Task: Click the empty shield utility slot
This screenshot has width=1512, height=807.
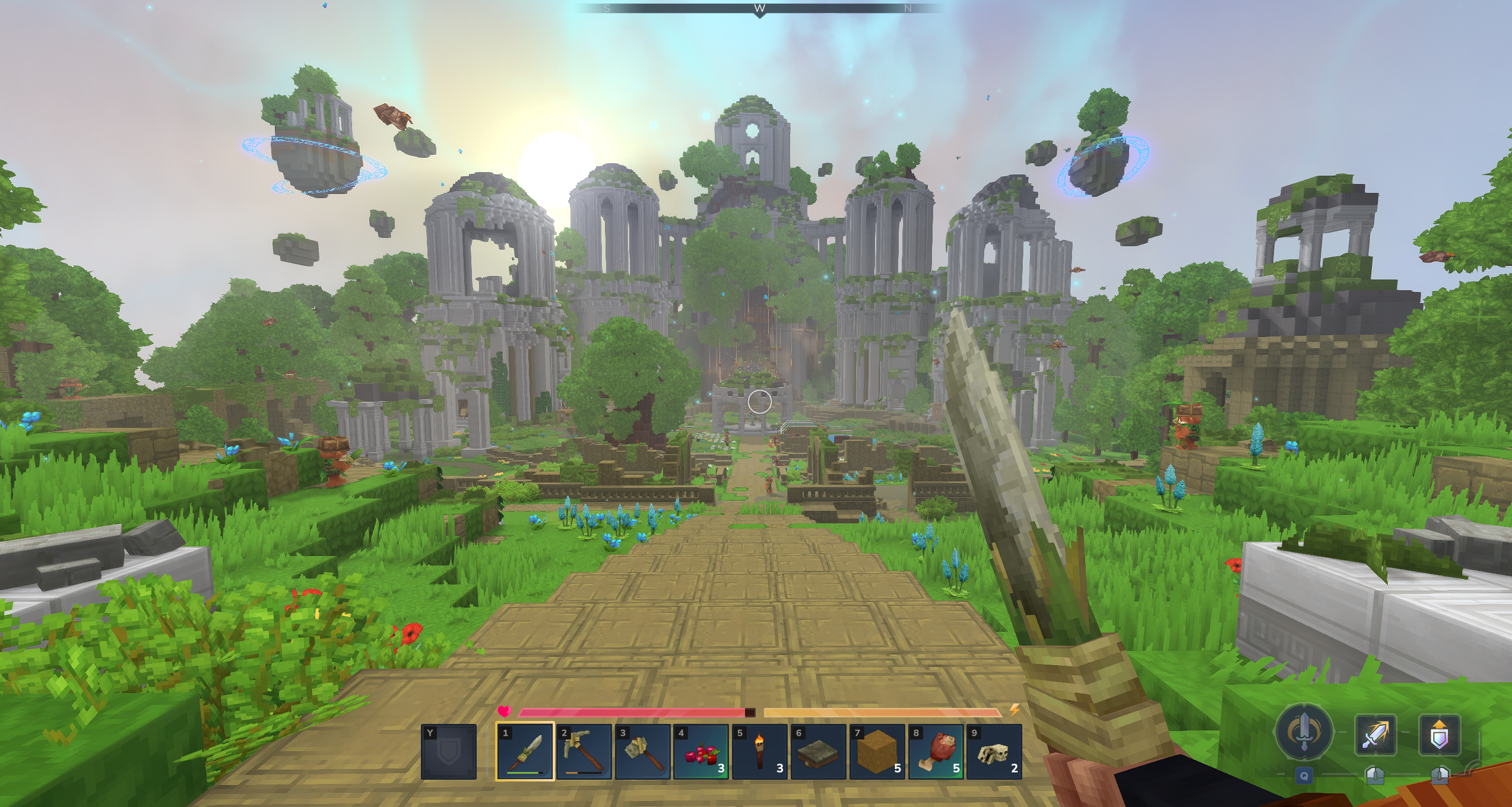Action: pyautogui.click(x=449, y=751)
